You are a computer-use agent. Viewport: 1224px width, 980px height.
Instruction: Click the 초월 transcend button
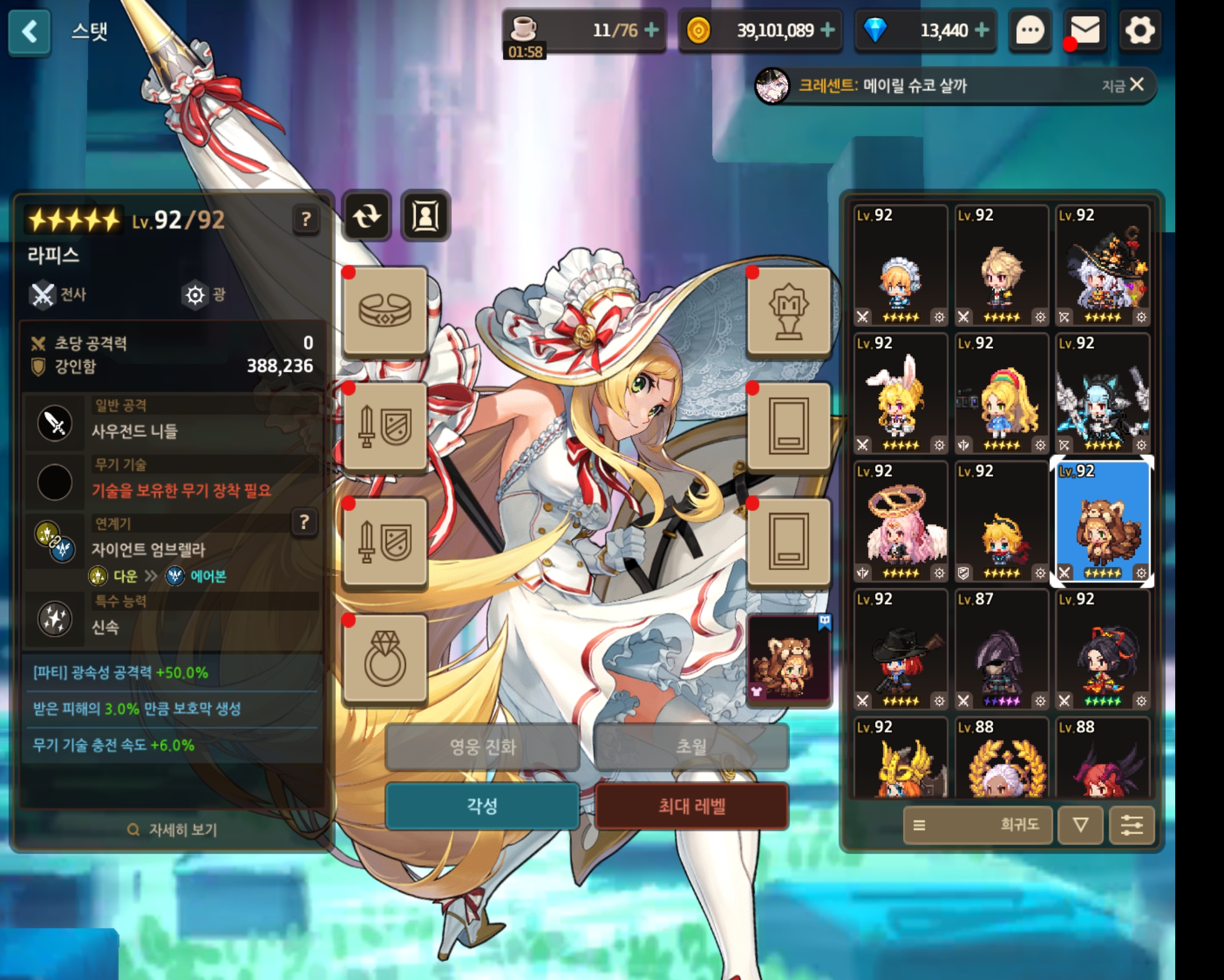[x=691, y=747]
